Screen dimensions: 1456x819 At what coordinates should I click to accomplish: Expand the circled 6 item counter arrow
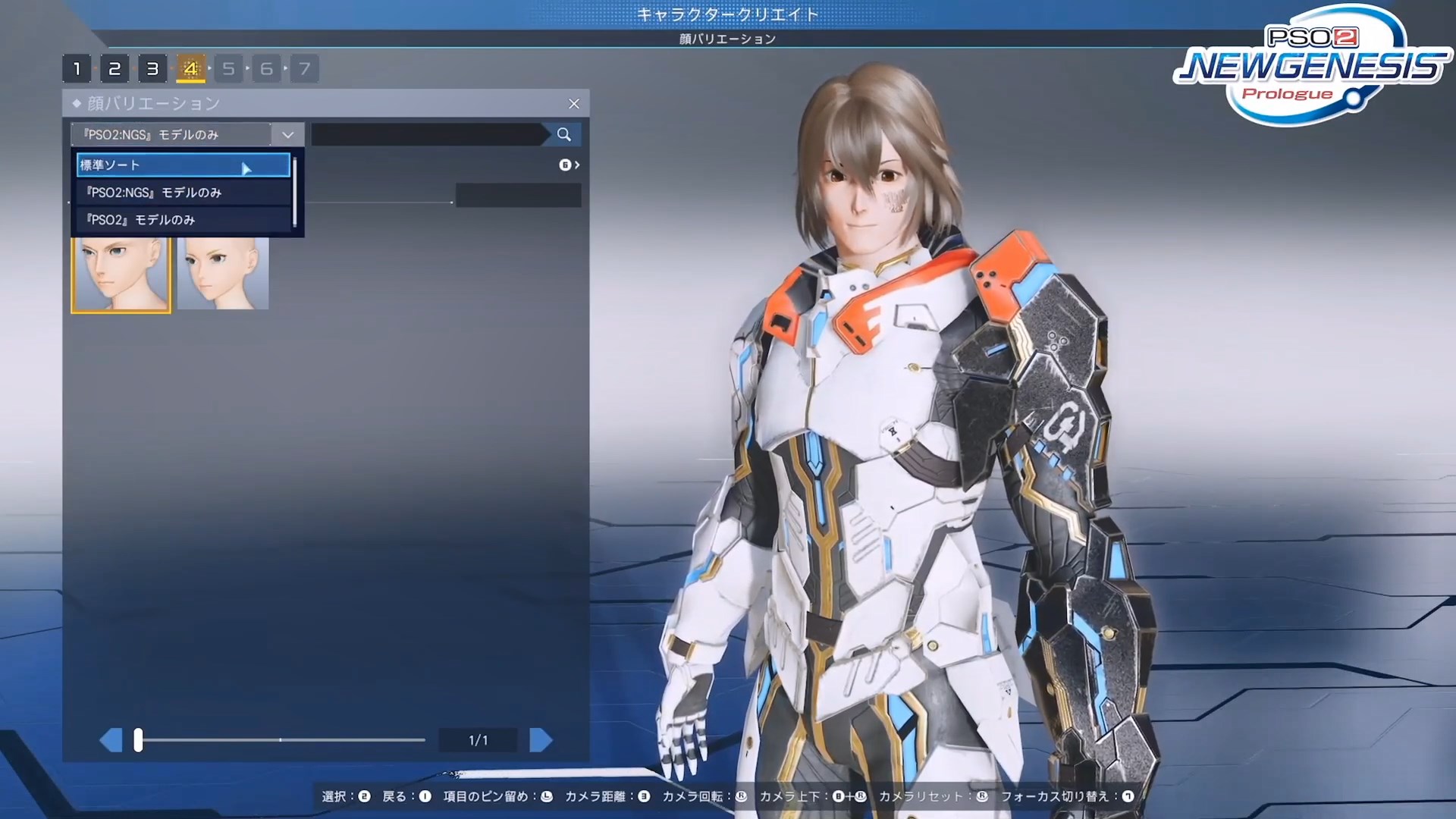point(569,165)
